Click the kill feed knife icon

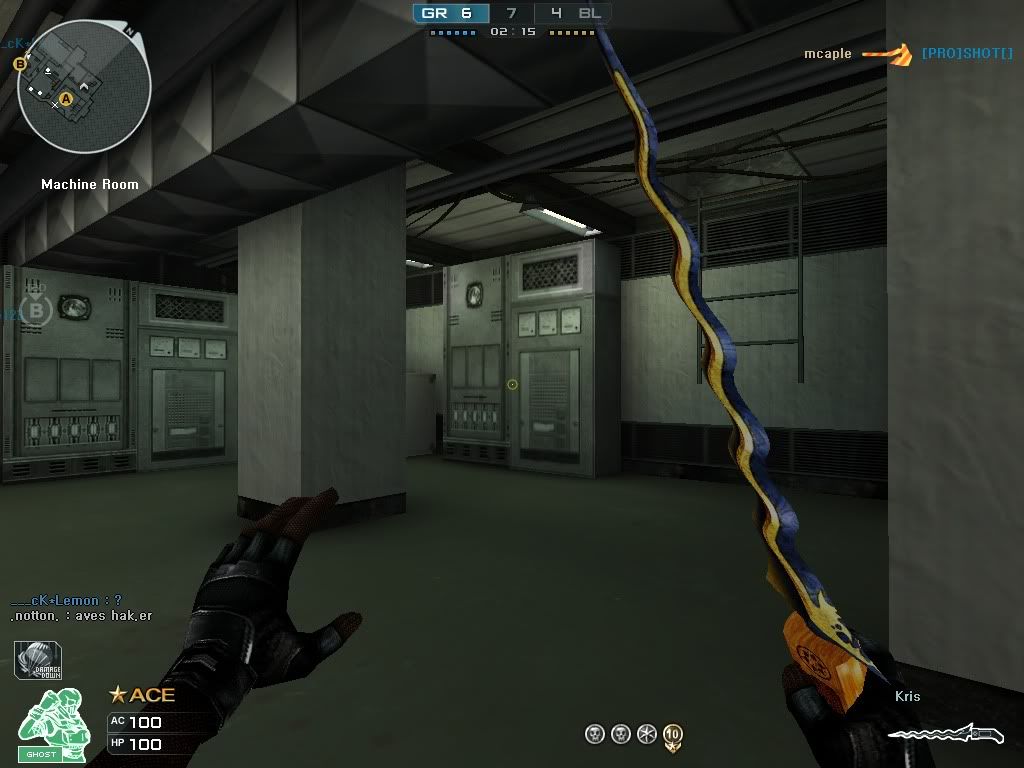(x=887, y=54)
